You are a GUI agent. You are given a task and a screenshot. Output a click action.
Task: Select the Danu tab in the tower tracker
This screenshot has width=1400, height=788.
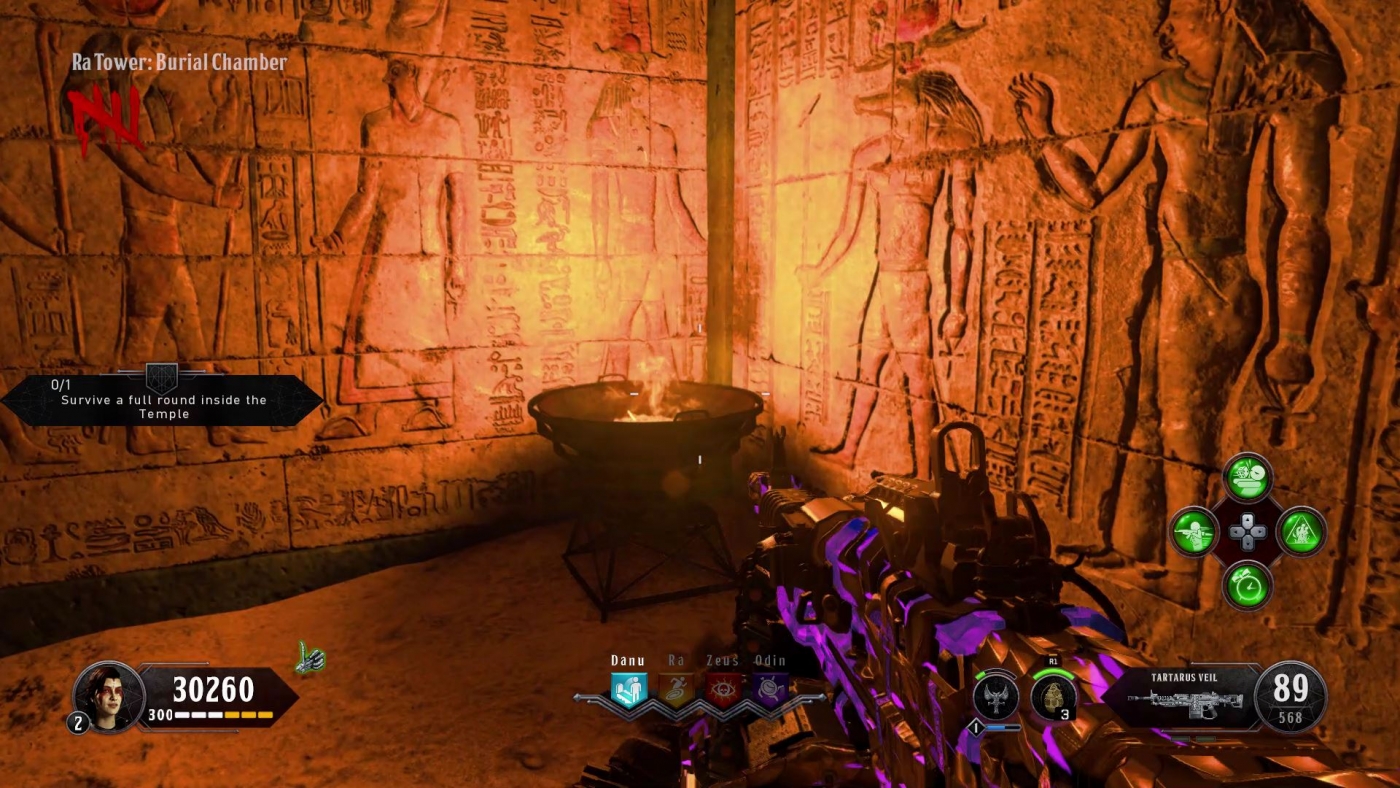click(627, 660)
